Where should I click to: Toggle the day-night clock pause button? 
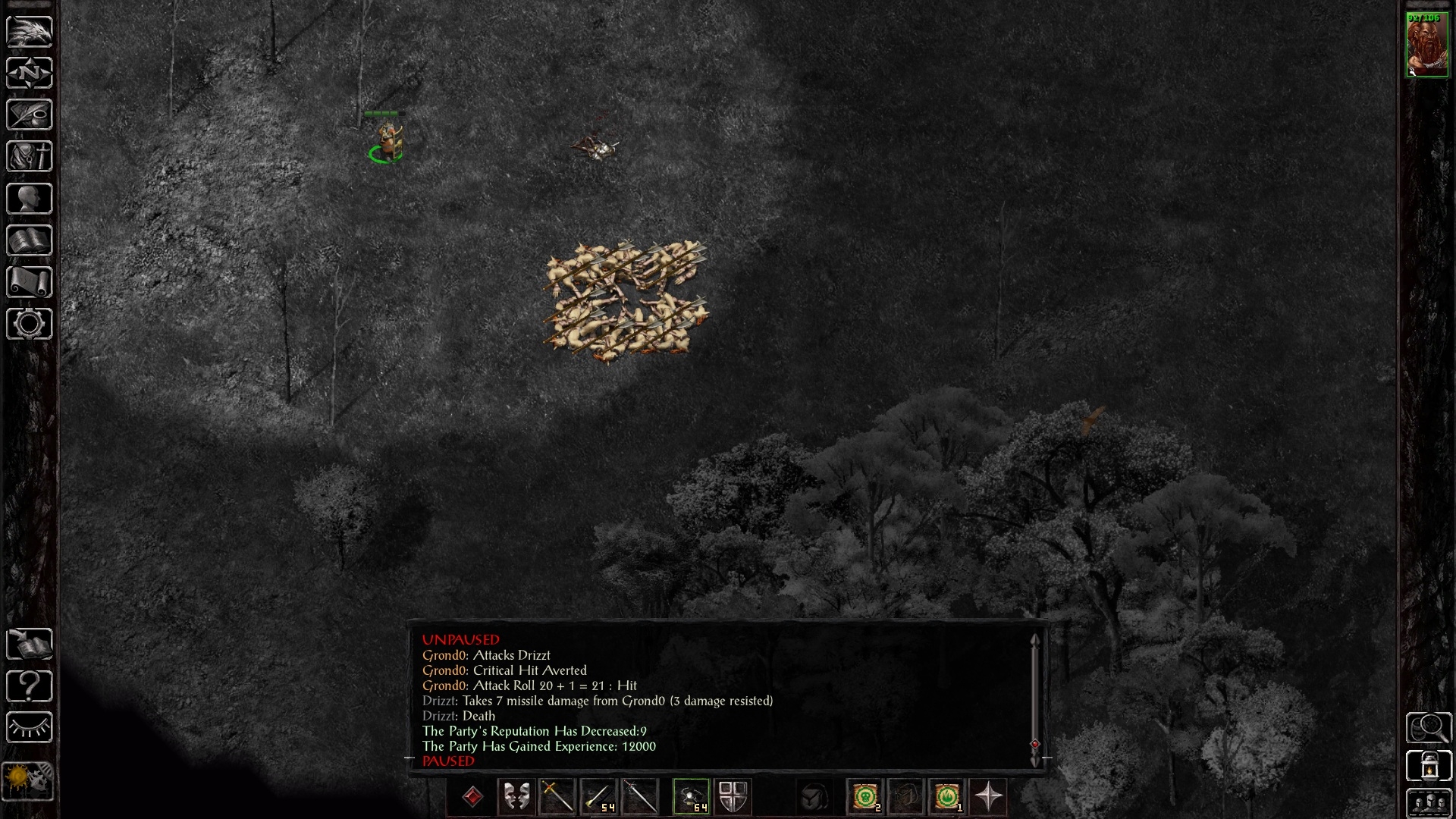coord(28,780)
